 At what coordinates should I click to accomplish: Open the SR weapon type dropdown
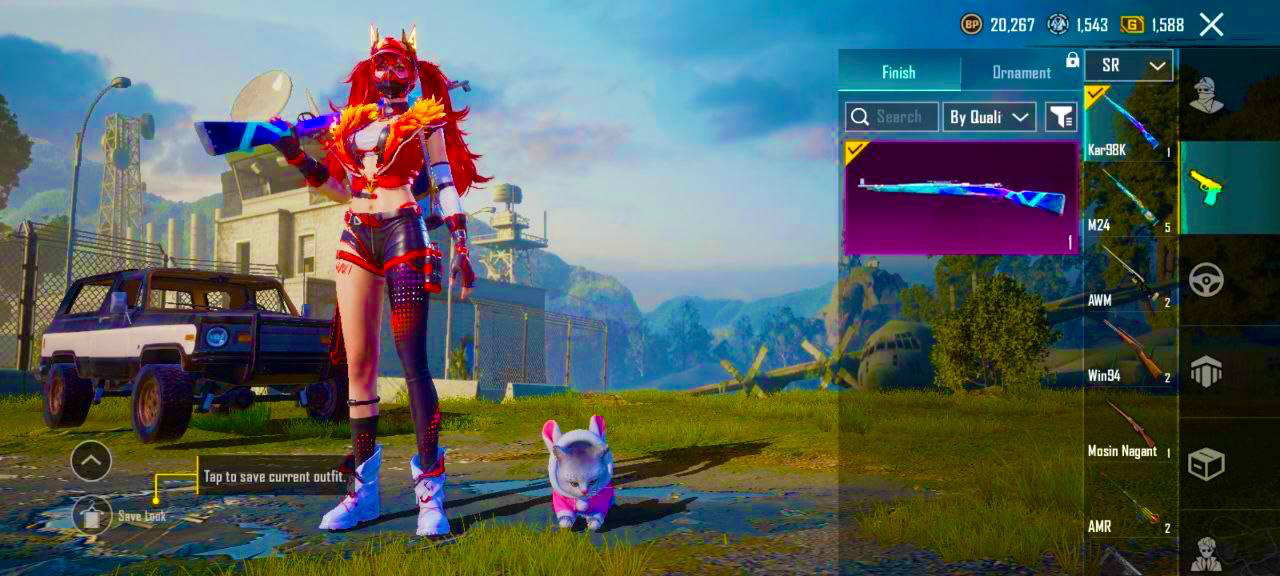click(1128, 66)
